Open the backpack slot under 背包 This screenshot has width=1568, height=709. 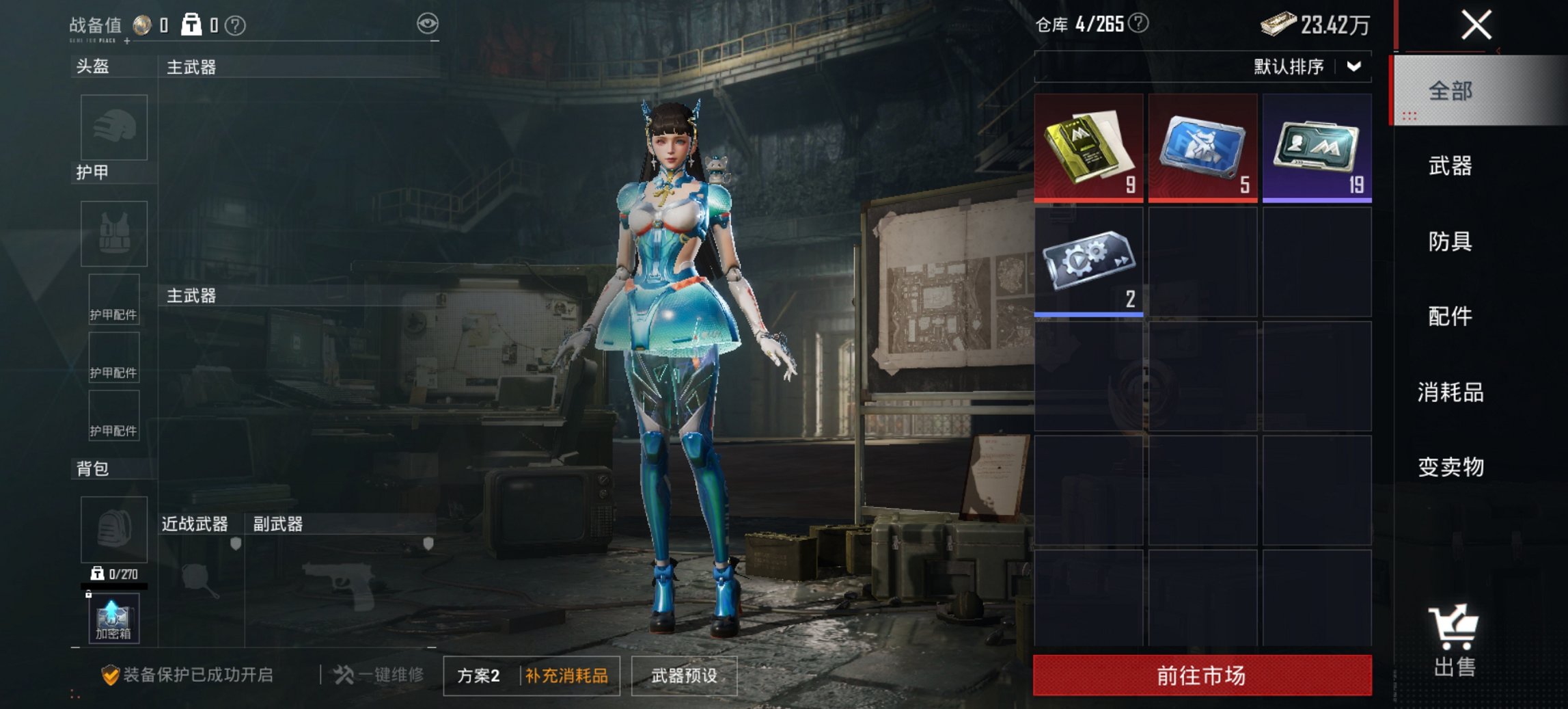[x=113, y=530]
